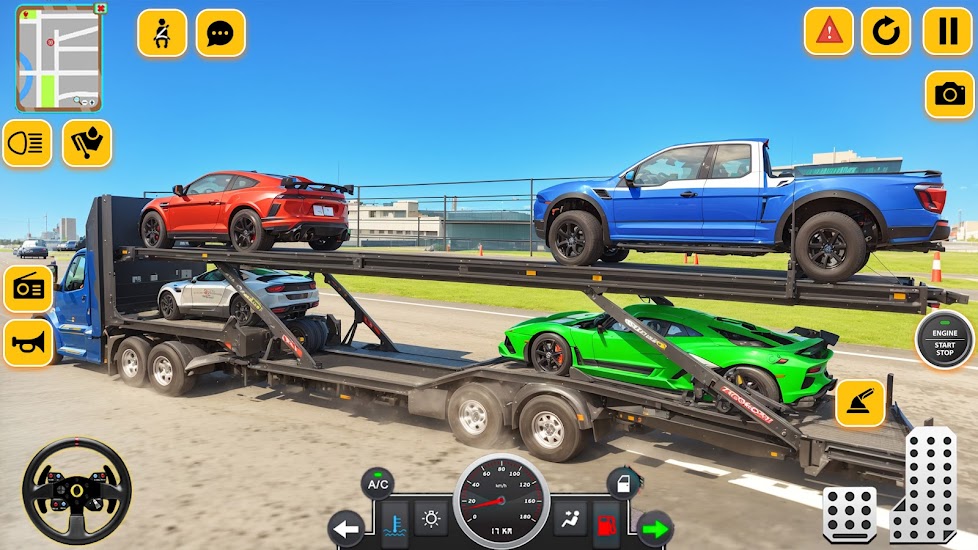The height and width of the screenshot is (550, 978).
Task: Activate the windshield wipers
Action: tap(87, 144)
